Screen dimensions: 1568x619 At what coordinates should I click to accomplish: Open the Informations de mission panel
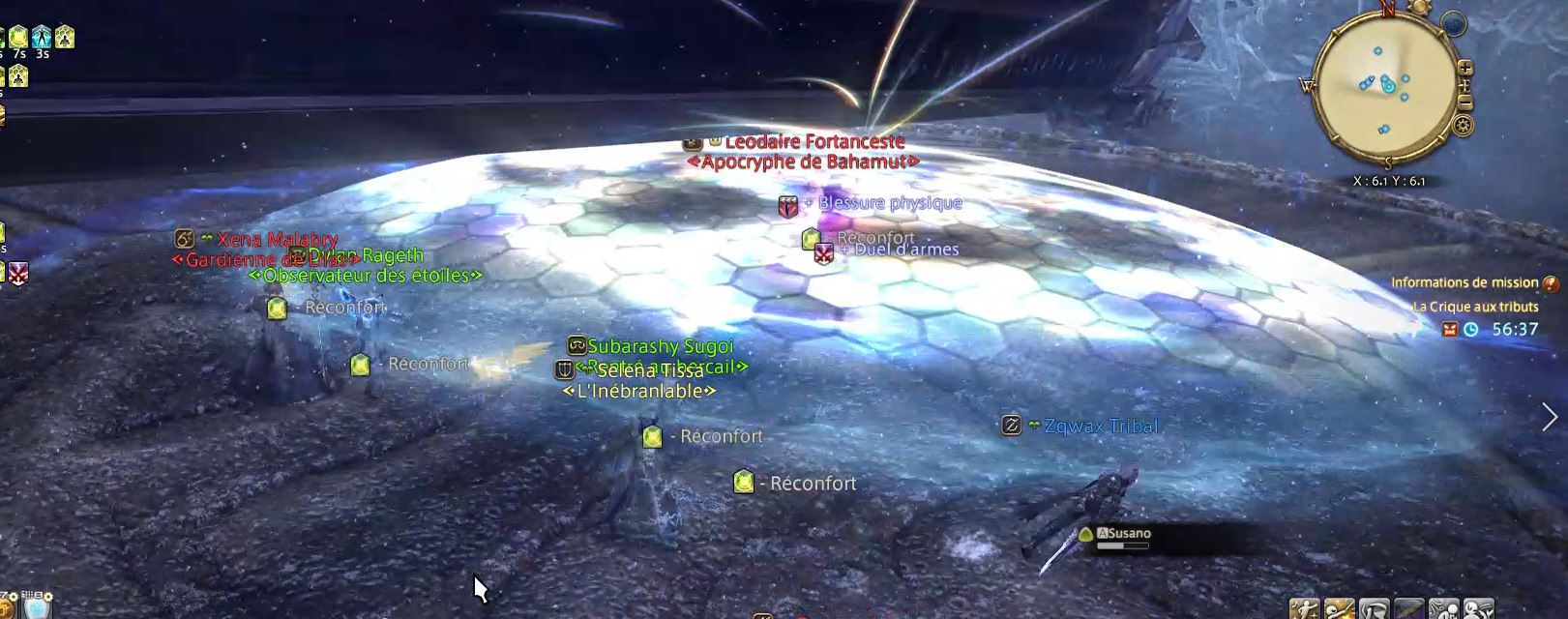pyautogui.click(x=1464, y=282)
